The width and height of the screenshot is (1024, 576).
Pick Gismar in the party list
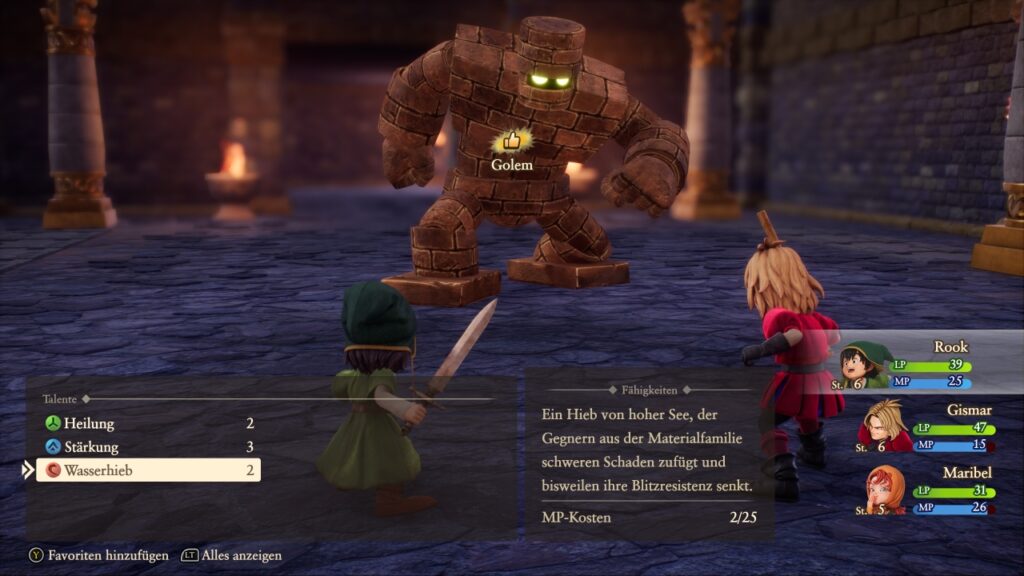click(925, 427)
